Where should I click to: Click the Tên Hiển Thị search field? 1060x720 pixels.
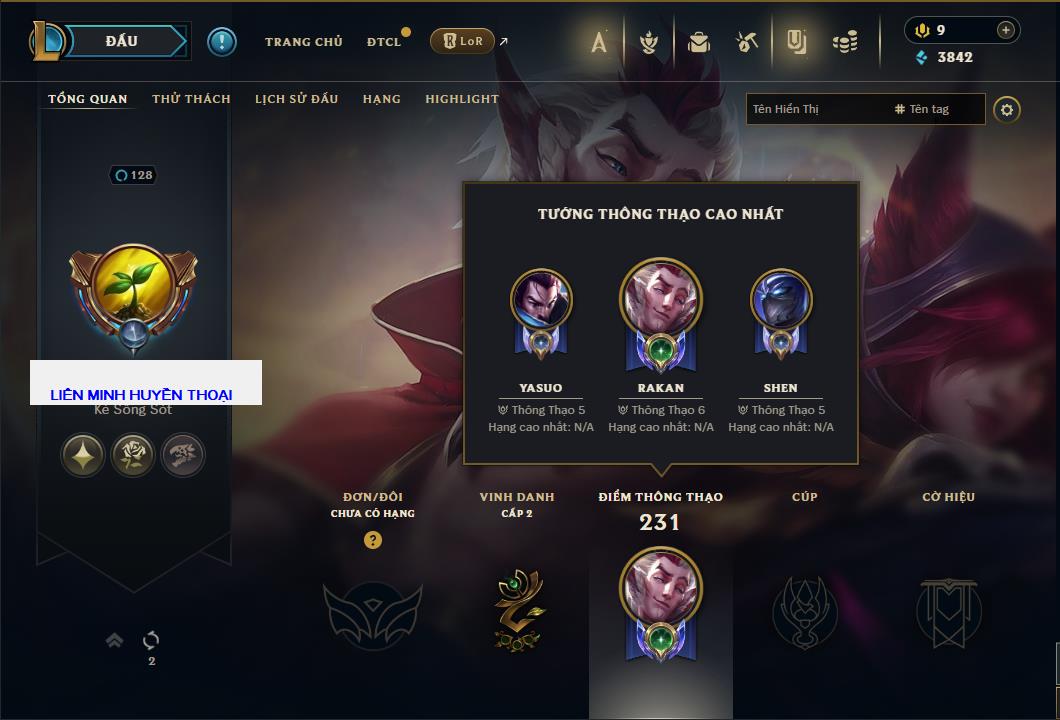coord(815,109)
